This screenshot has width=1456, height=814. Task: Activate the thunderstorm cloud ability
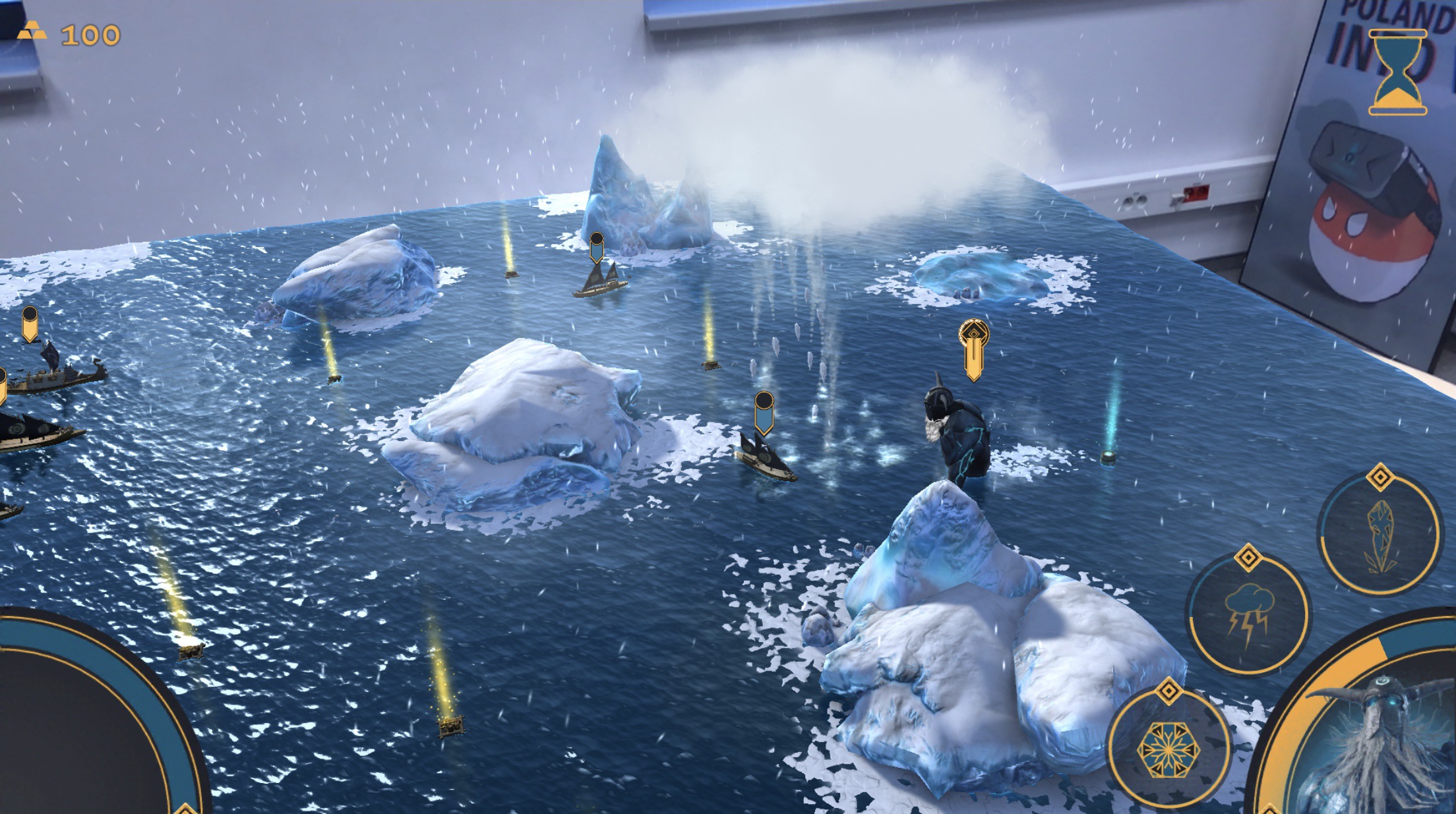pos(1248,615)
